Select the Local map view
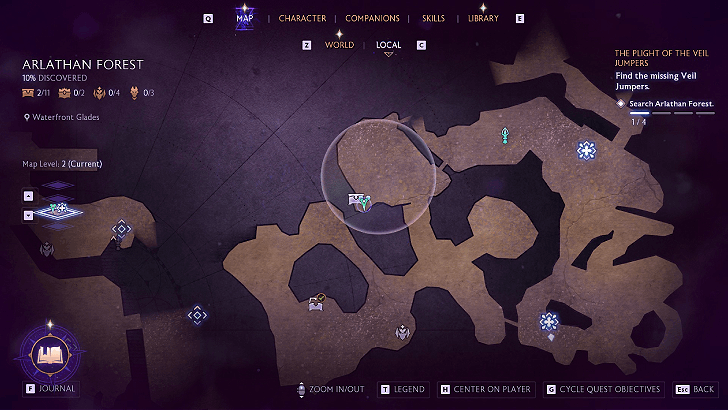This screenshot has width=728, height=410. (388, 45)
